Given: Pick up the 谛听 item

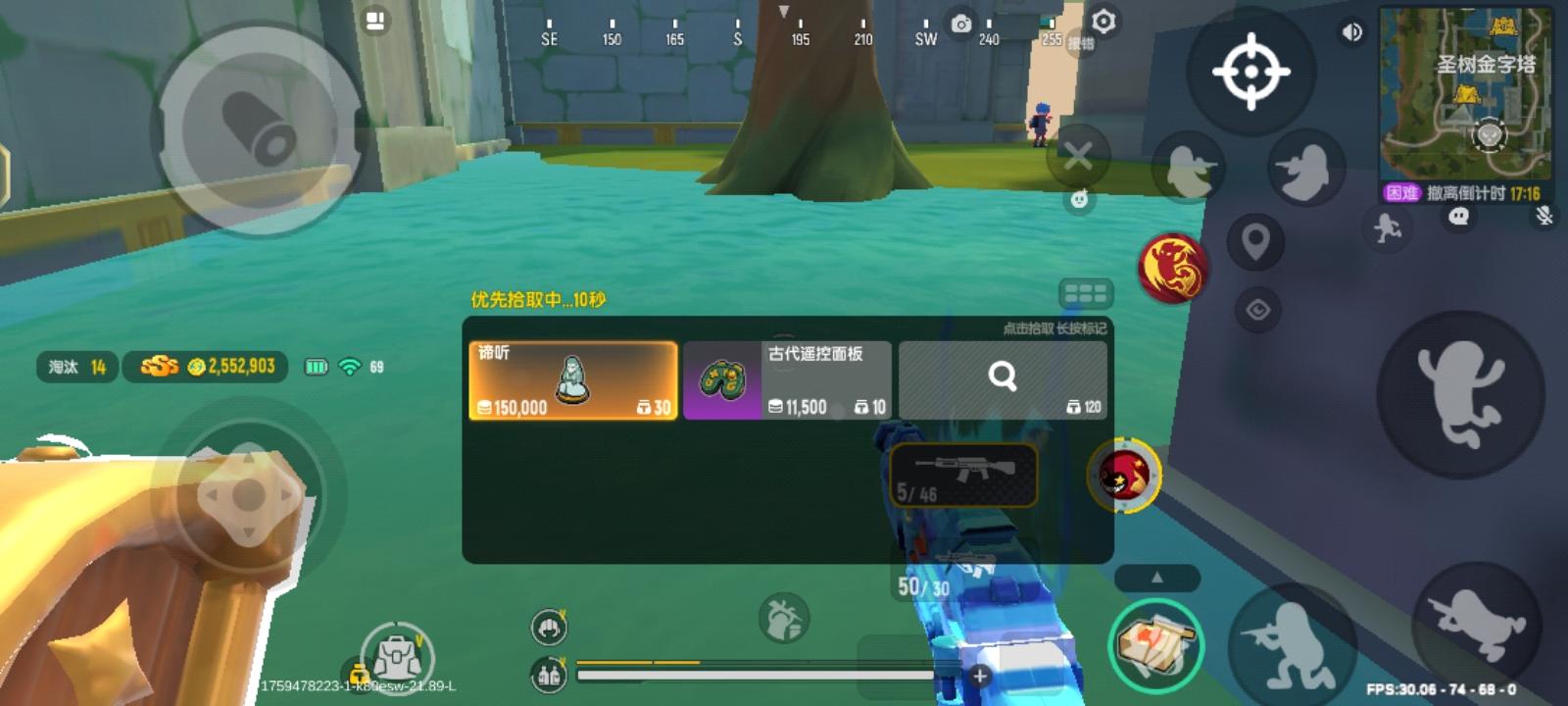Looking at the screenshot, I should point(571,378).
